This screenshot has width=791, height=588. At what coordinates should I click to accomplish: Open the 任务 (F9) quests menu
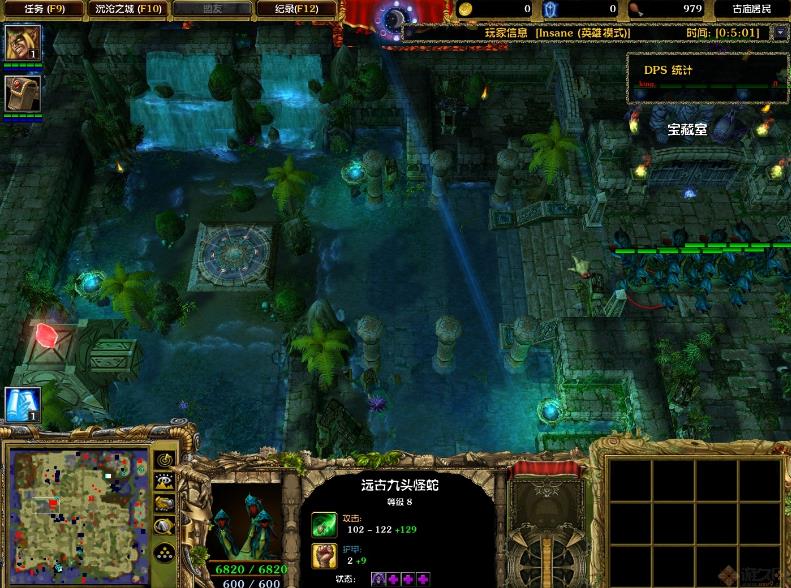[41, 9]
